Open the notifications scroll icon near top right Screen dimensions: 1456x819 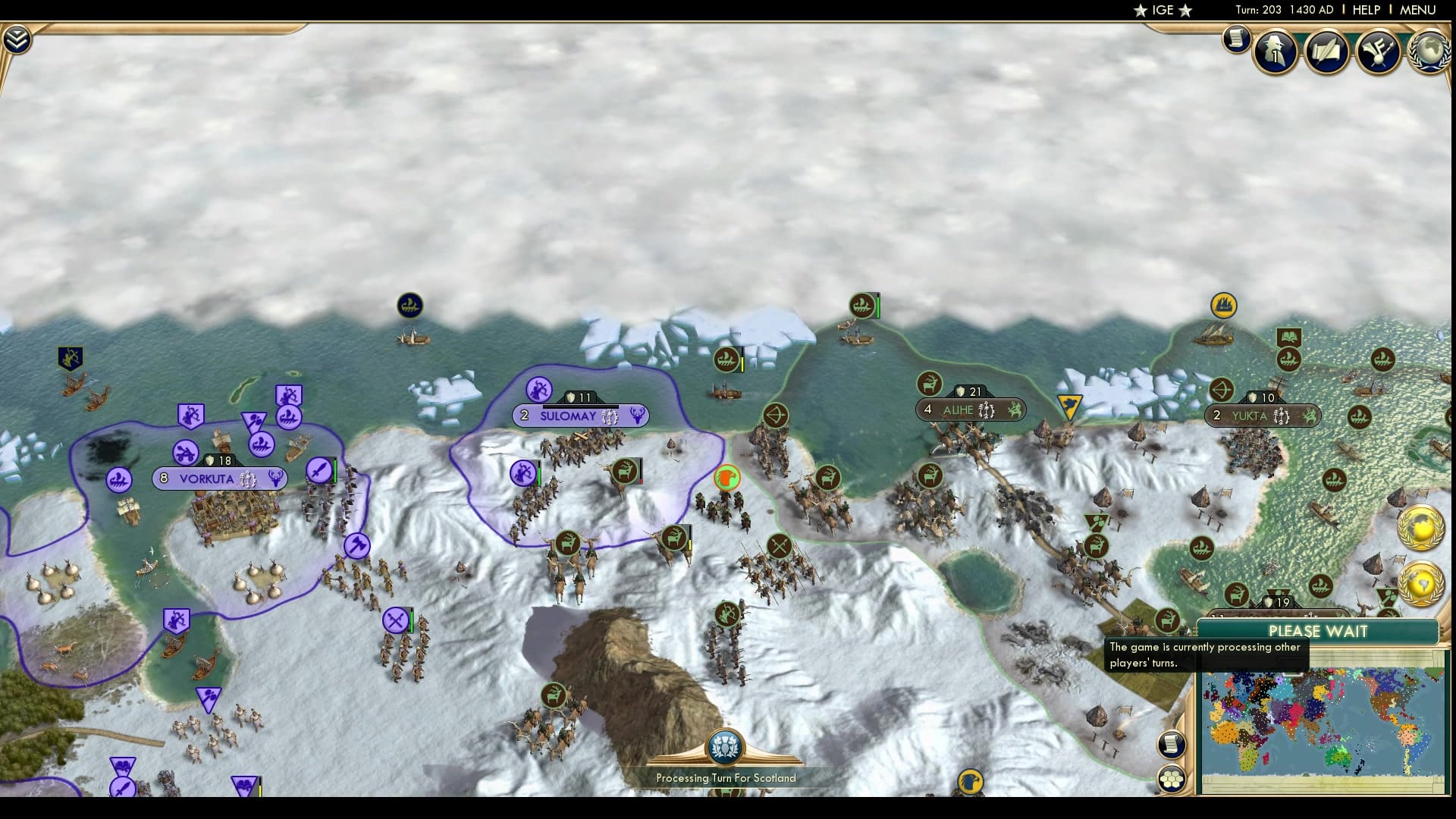1235,38
